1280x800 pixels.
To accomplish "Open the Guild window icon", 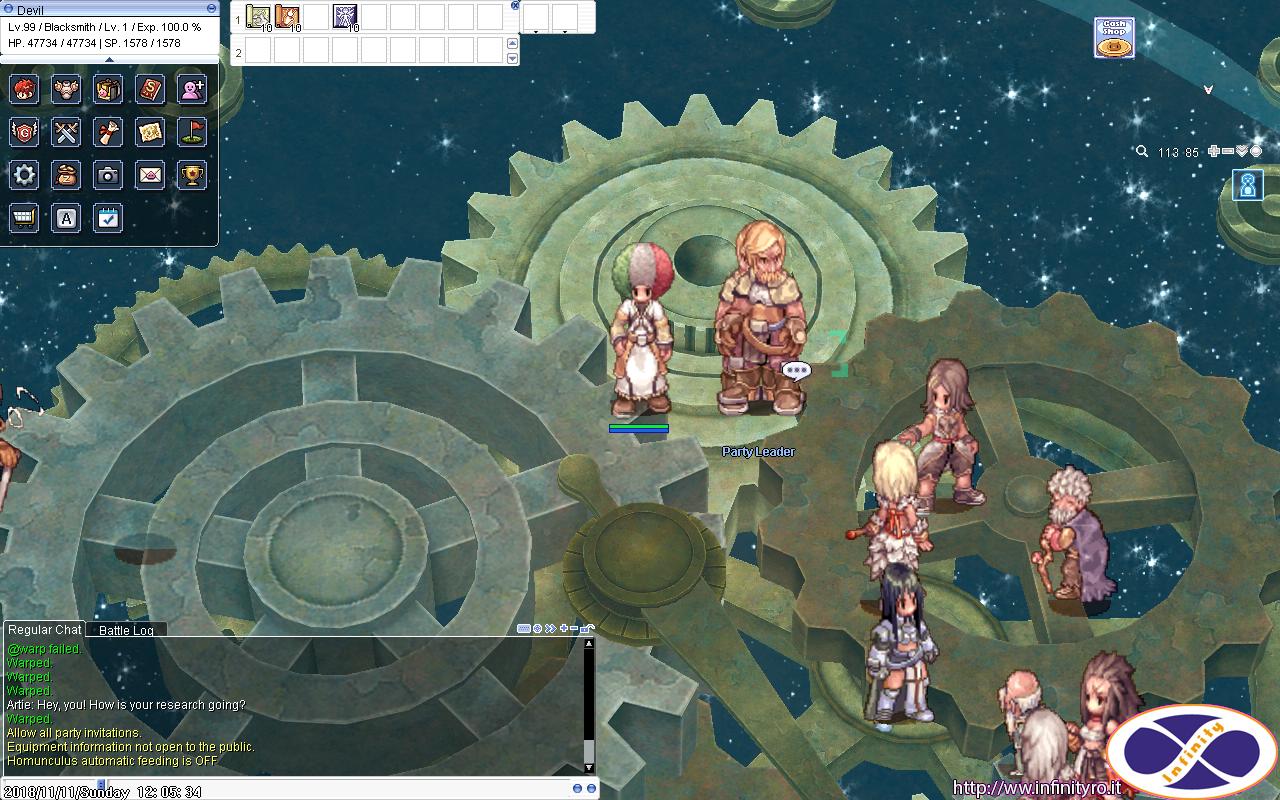I will (24, 132).
